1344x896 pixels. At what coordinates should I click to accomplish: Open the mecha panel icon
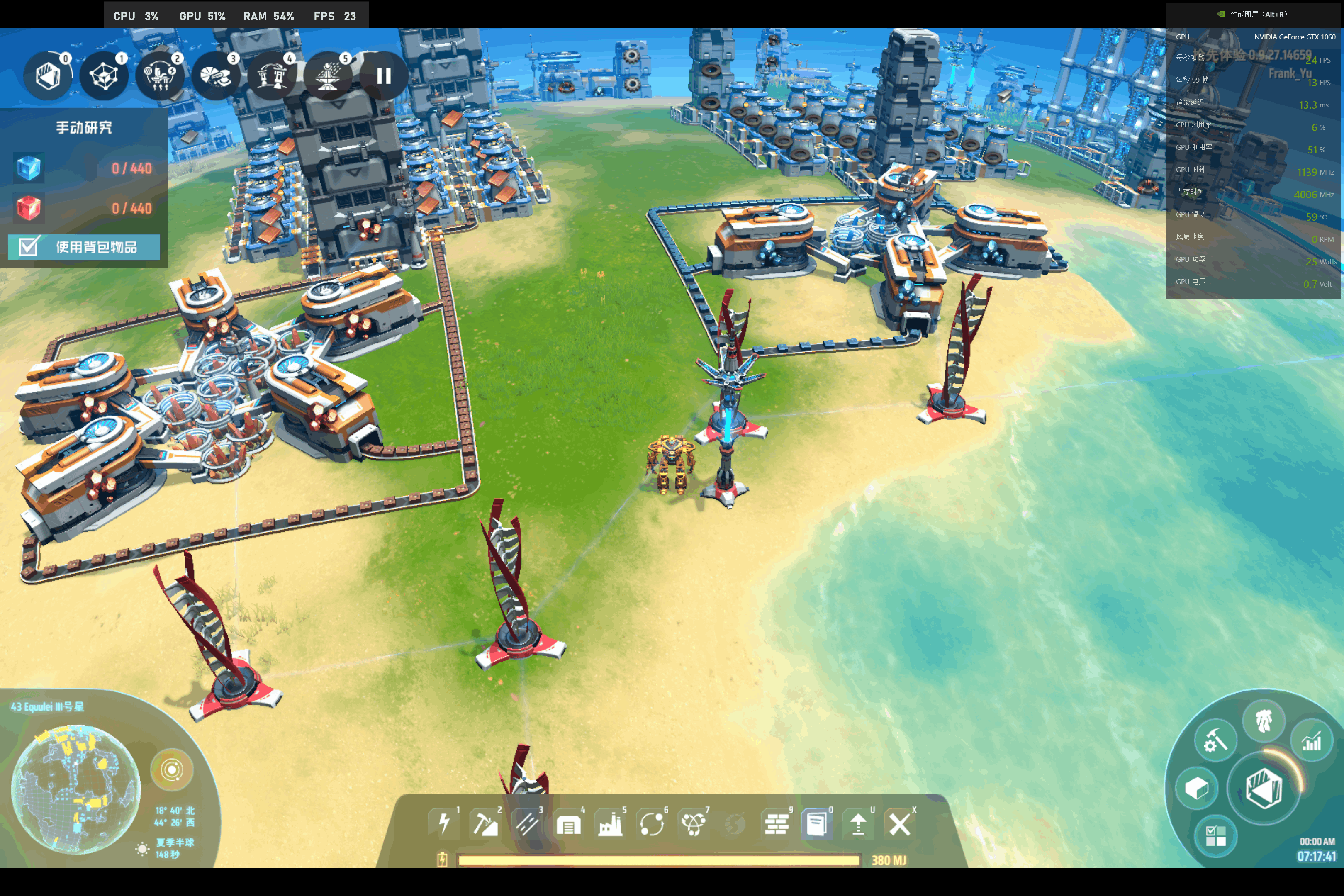1264,721
